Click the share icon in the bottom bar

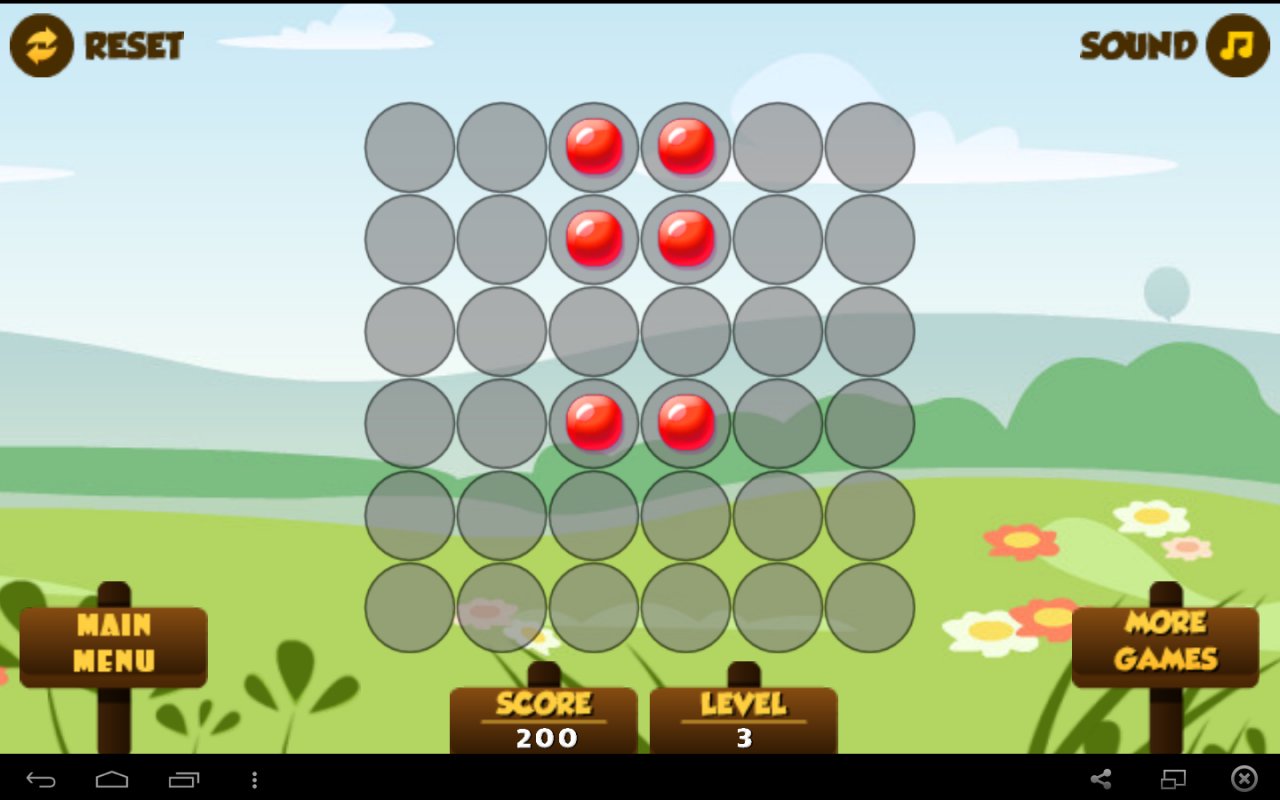click(1103, 777)
